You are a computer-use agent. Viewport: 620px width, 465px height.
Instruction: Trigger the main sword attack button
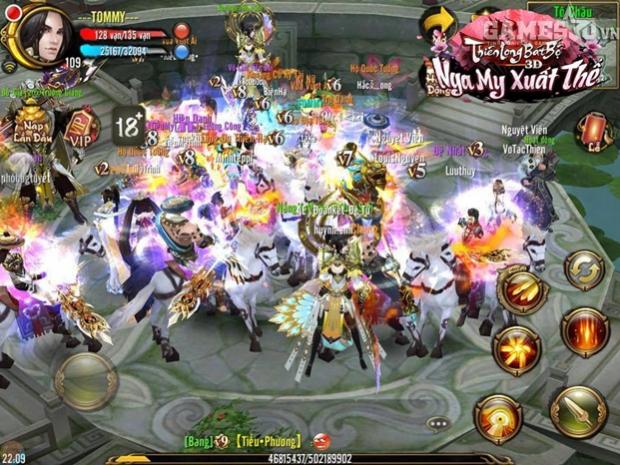(x=577, y=412)
